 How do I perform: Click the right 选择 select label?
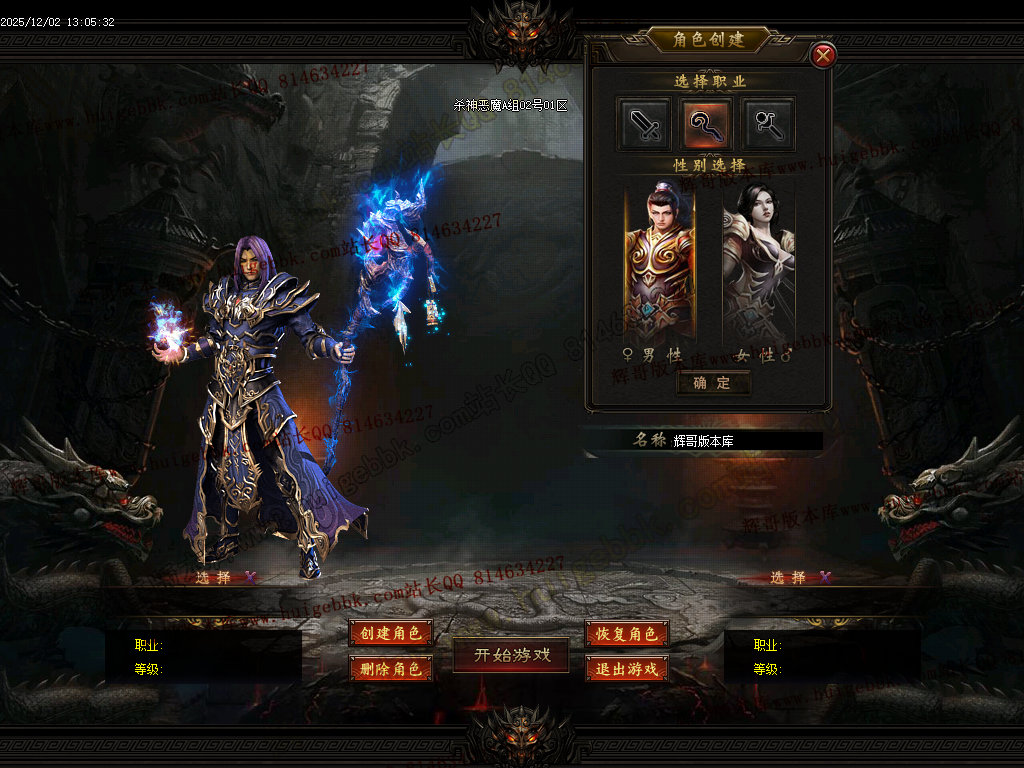789,578
